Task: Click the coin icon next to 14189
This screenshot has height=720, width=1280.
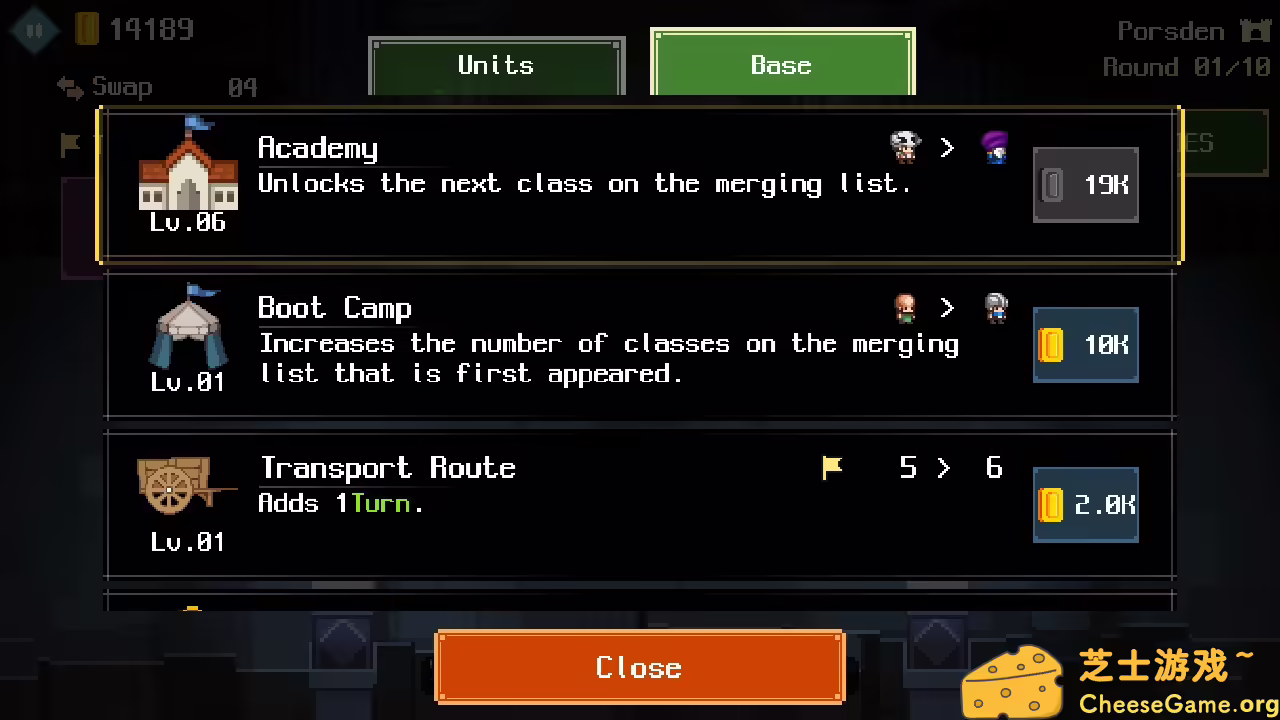Action: click(85, 29)
